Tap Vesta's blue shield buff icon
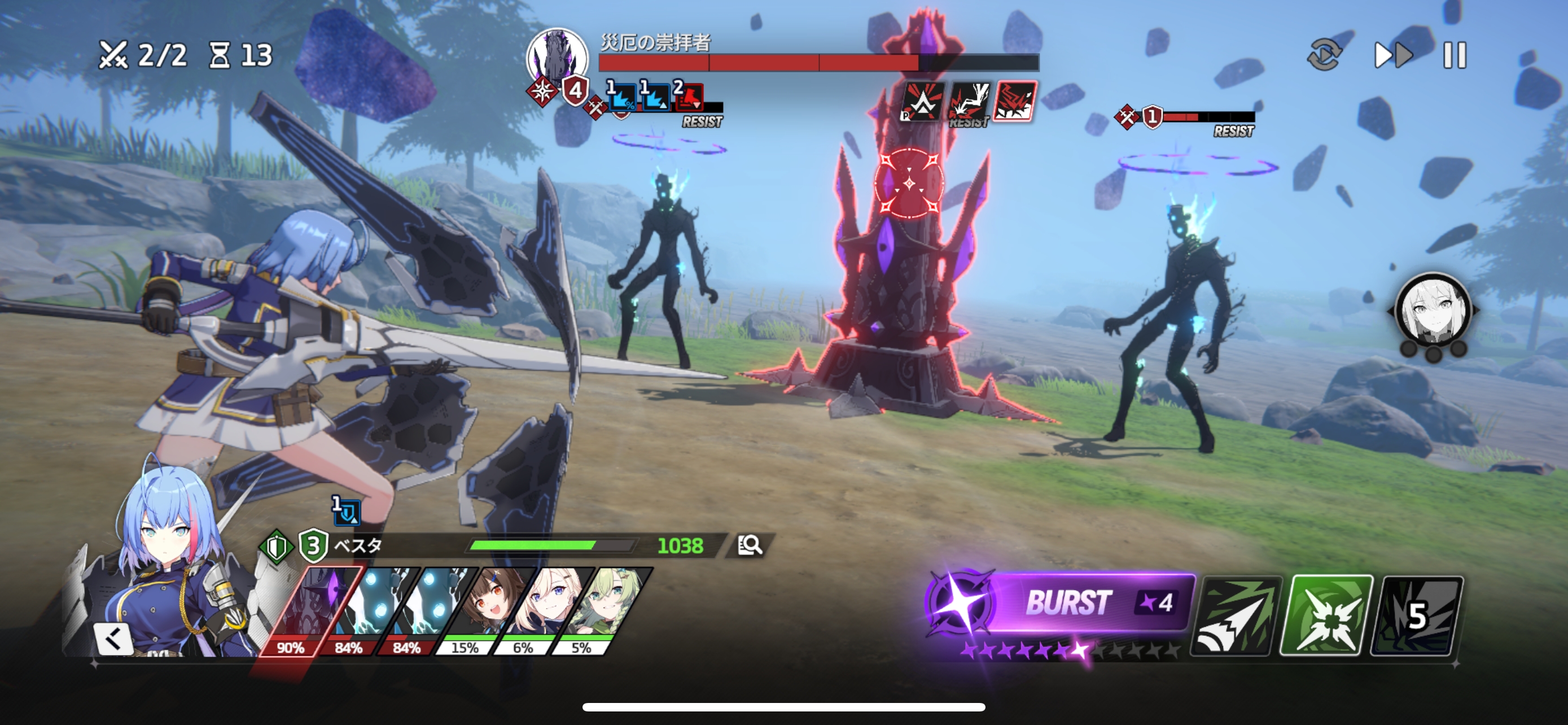The height and width of the screenshot is (725, 1568). [347, 512]
